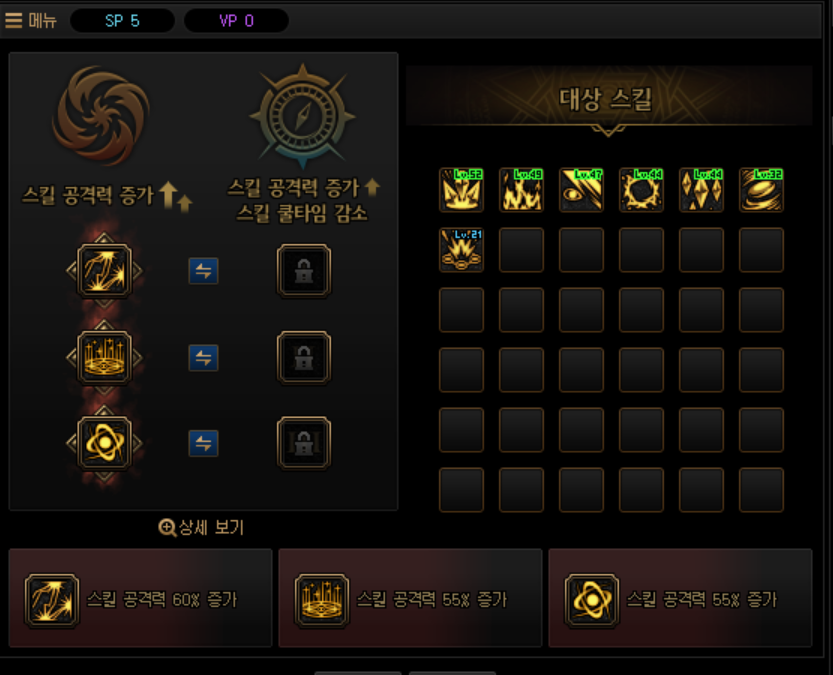Select the Lv.32 whirlwind skill icon
The width and height of the screenshot is (833, 675).
click(x=761, y=190)
